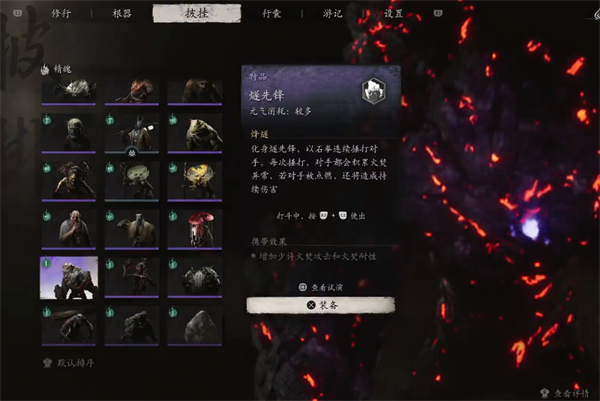
Task: Pick the pale white spider spirit
Action: pos(69,90)
